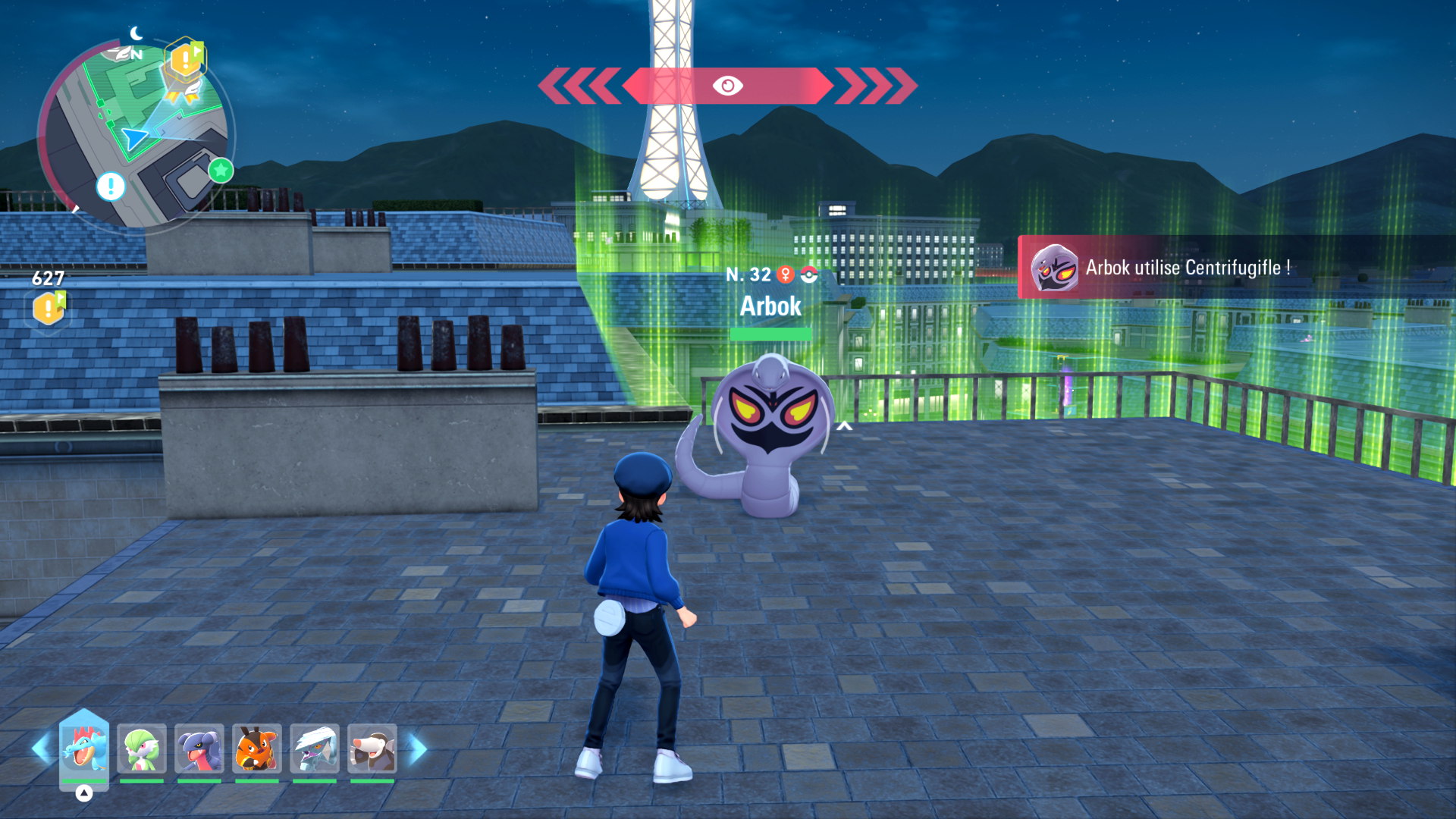Toggle the N compass marker on the minimap
Viewport: 1456px width, 819px height.
coord(136,54)
